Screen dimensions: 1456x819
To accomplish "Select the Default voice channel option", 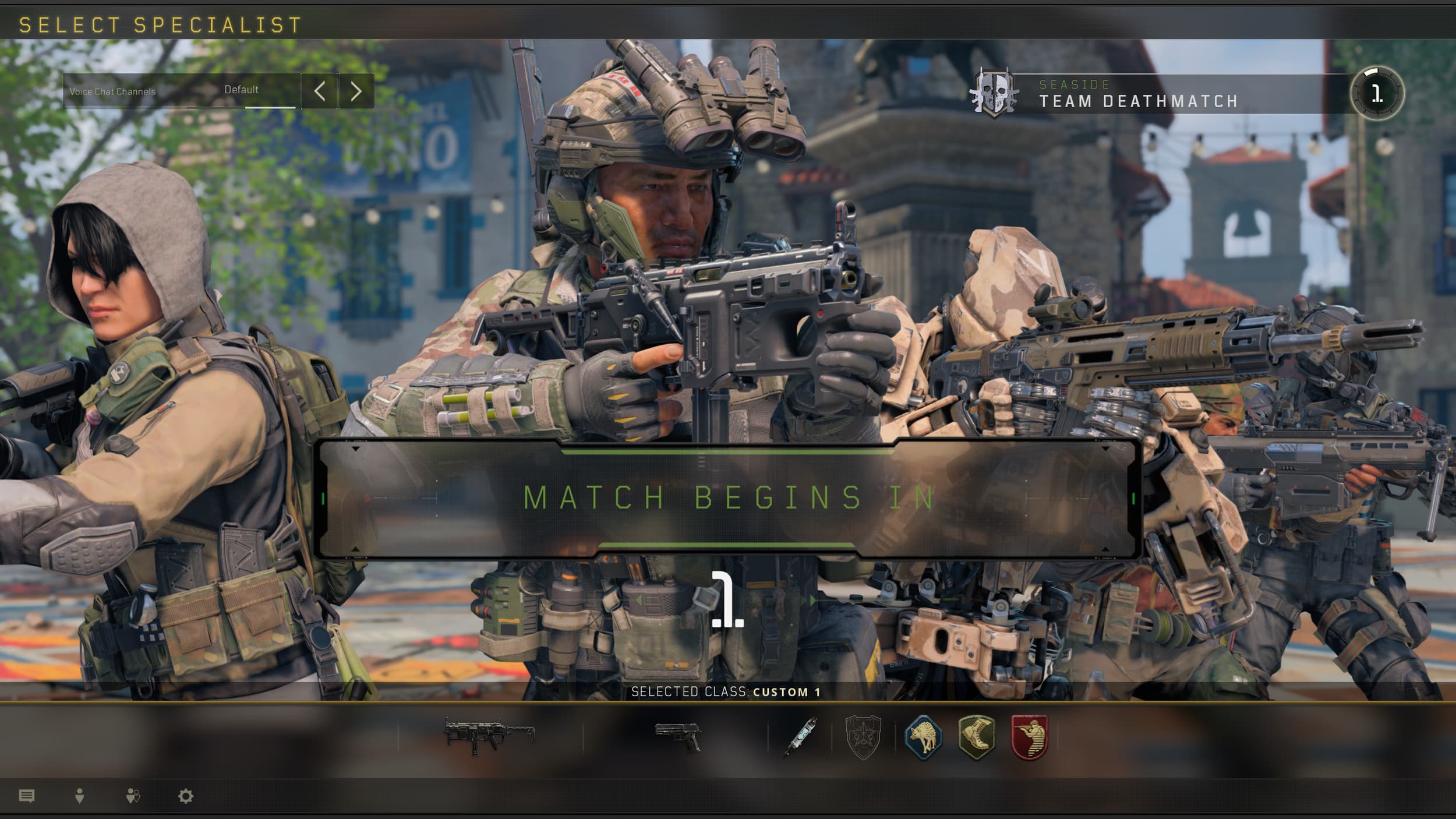I will click(242, 91).
